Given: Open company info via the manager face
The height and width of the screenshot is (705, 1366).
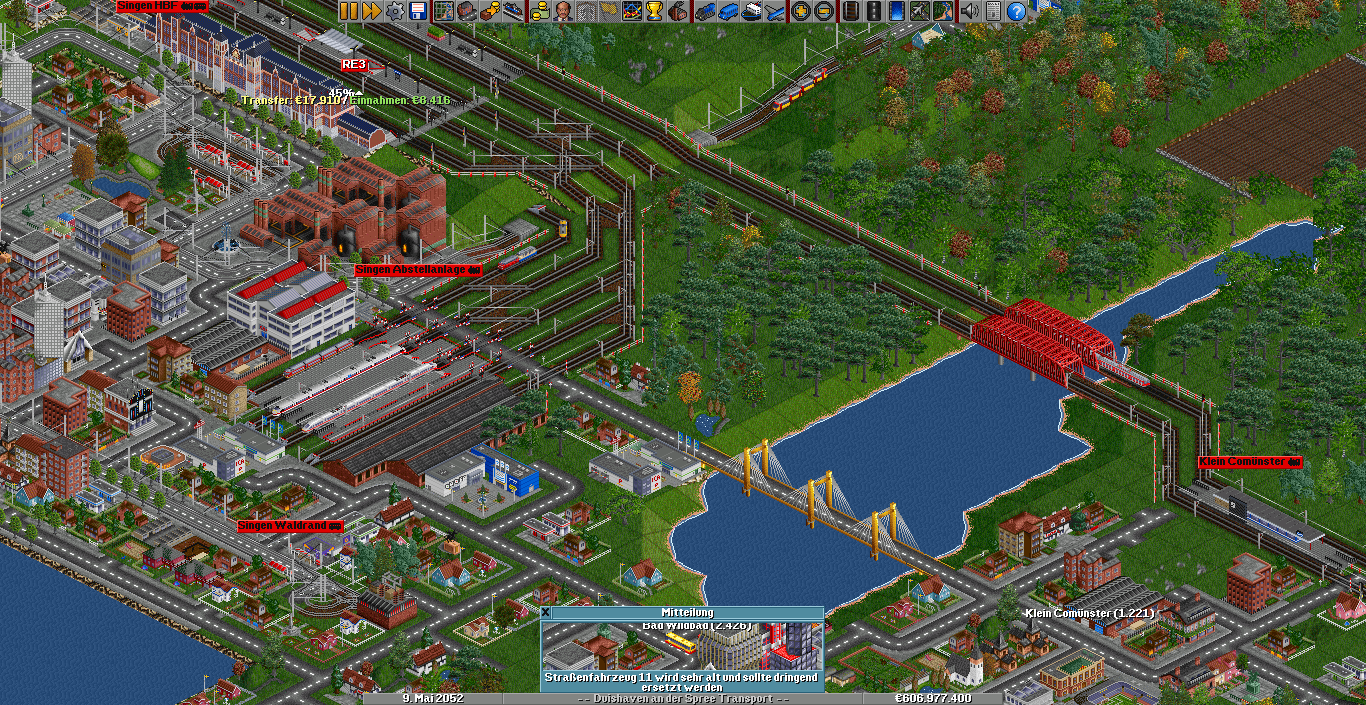Looking at the screenshot, I should point(563,11).
